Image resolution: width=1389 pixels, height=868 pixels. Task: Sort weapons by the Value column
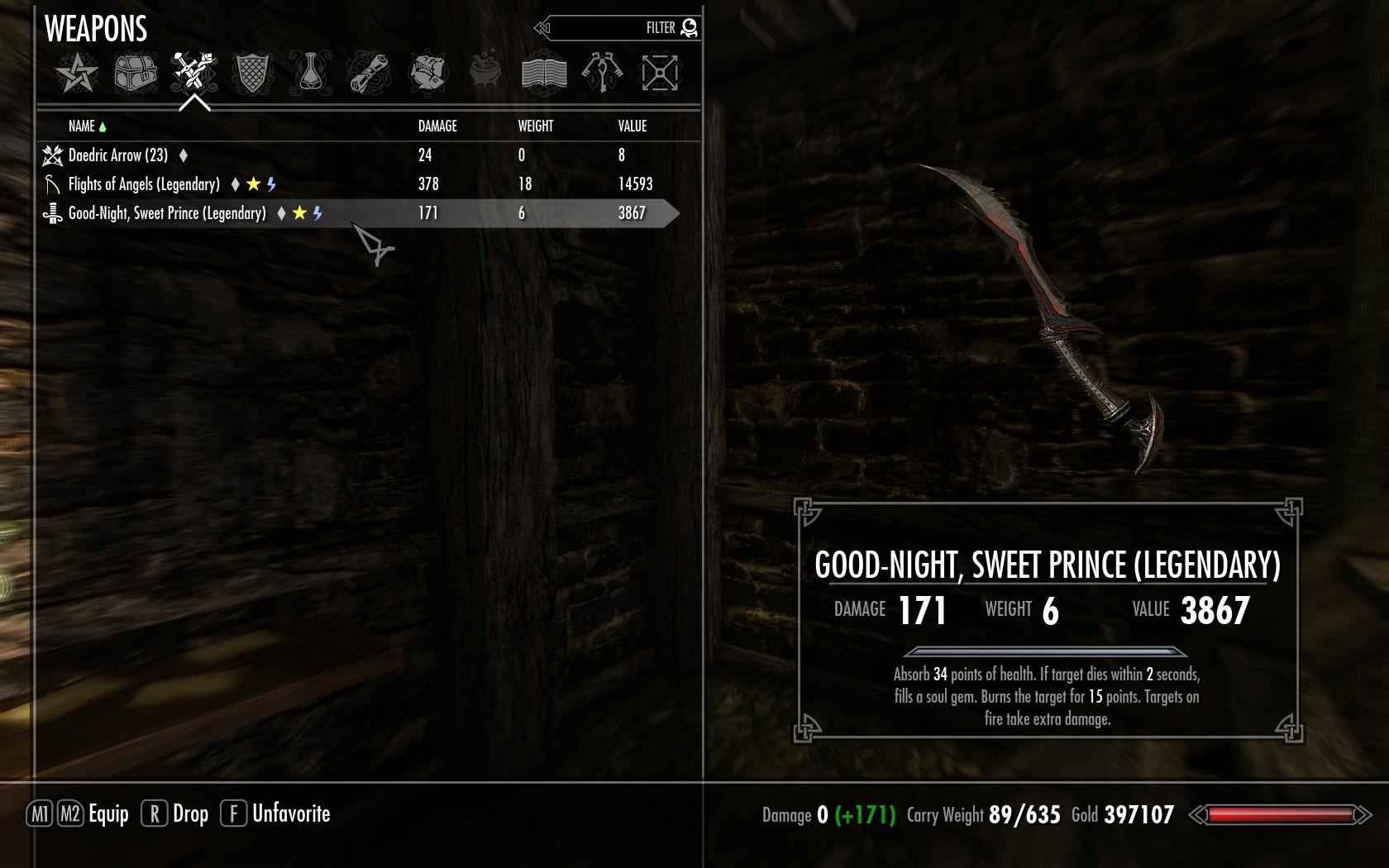(632, 126)
